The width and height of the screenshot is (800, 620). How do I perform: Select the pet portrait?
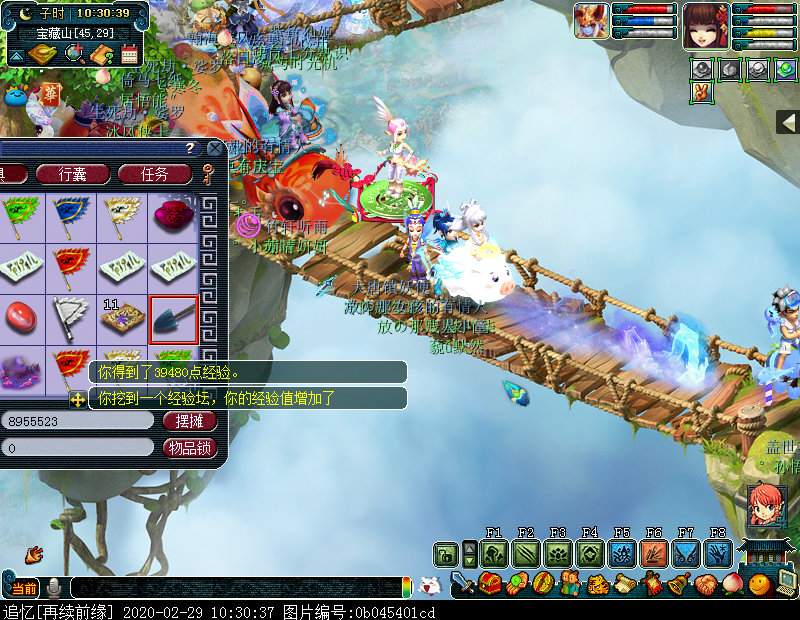click(591, 21)
